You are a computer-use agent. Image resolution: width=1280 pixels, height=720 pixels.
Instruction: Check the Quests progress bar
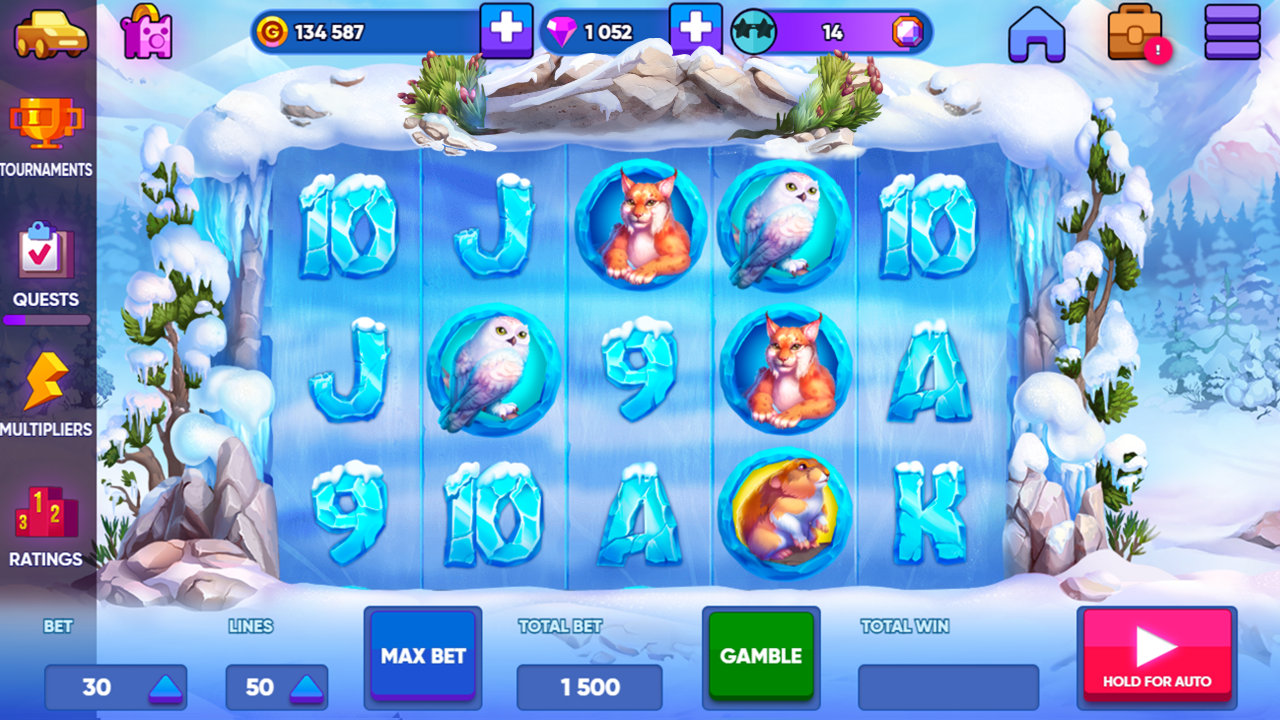coord(47,319)
